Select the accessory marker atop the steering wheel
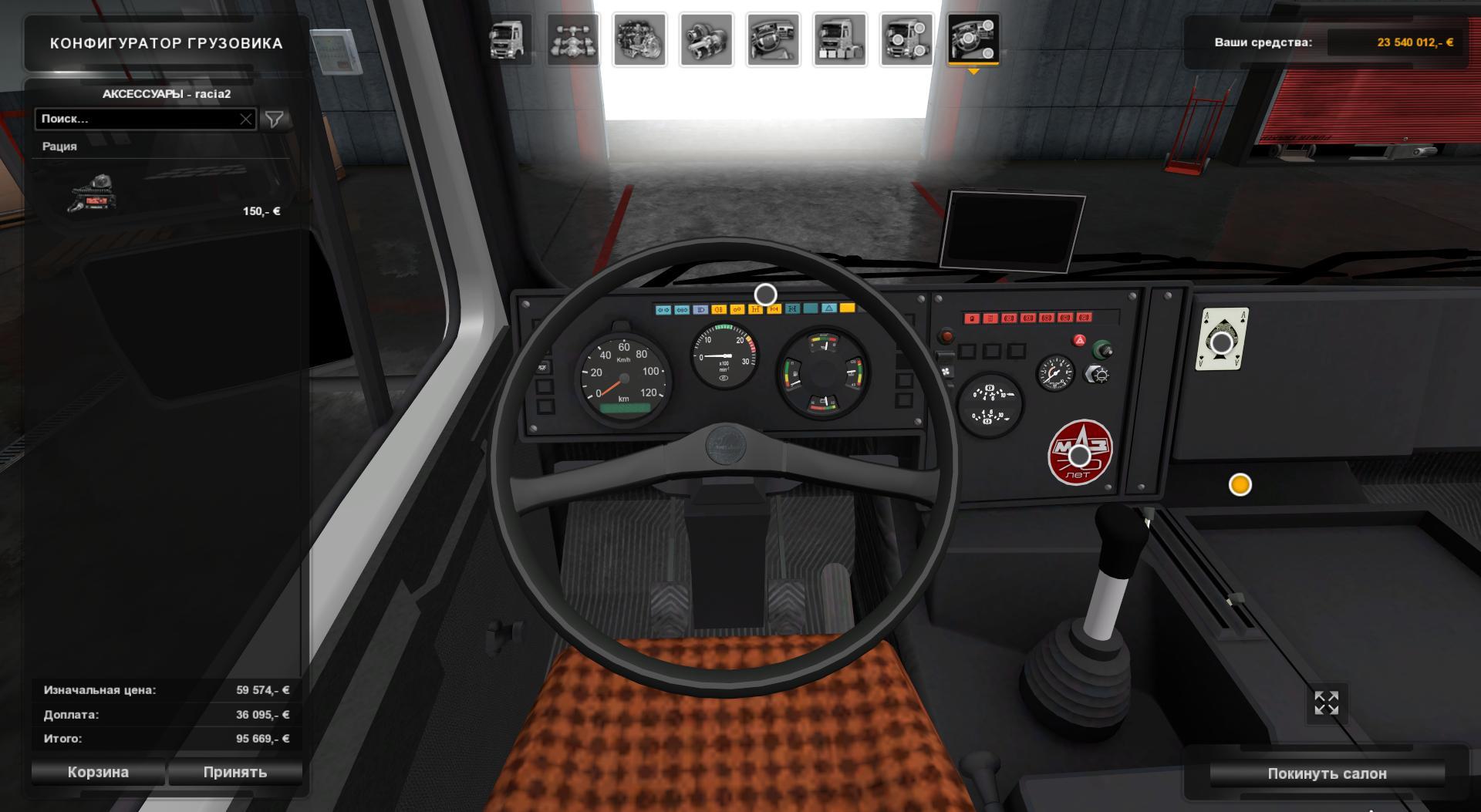The height and width of the screenshot is (812, 1481). [765, 295]
